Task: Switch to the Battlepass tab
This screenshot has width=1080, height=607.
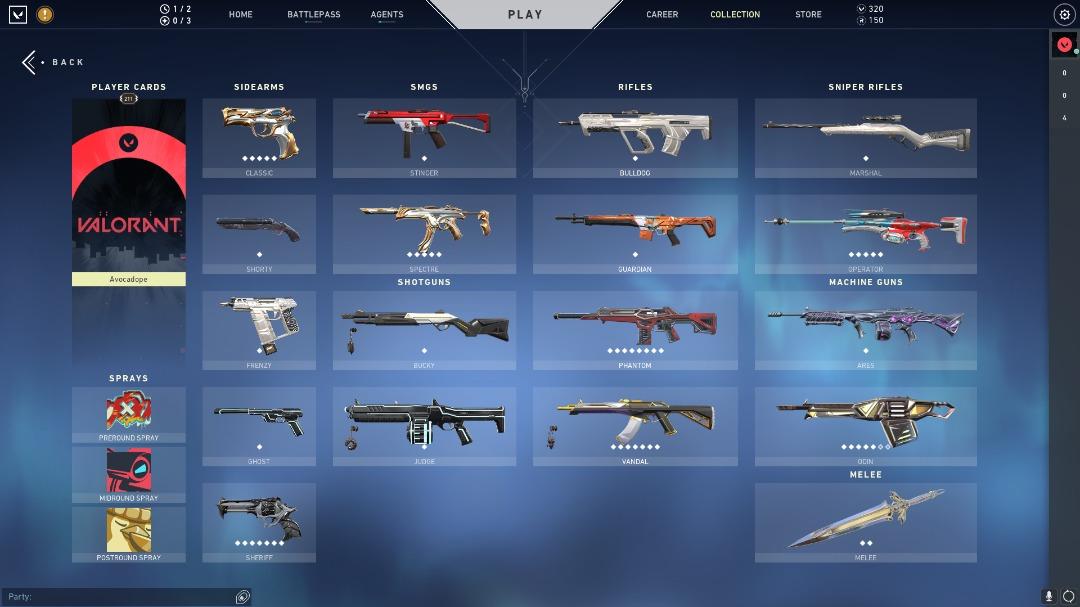Action: [313, 15]
